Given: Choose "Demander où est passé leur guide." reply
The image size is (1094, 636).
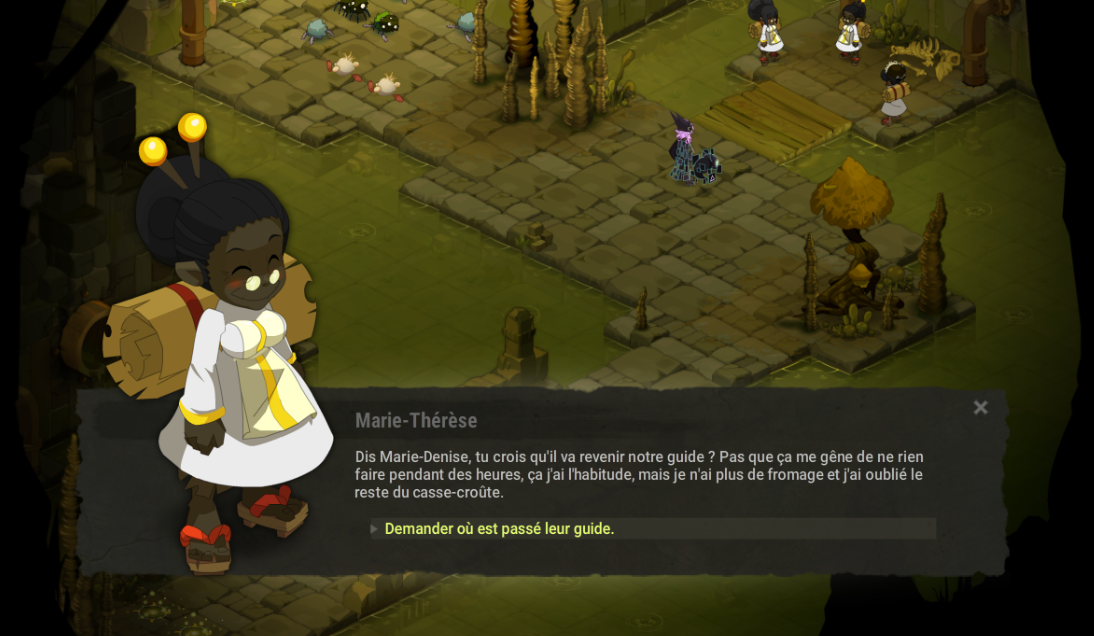Looking at the screenshot, I should click(x=500, y=529).
